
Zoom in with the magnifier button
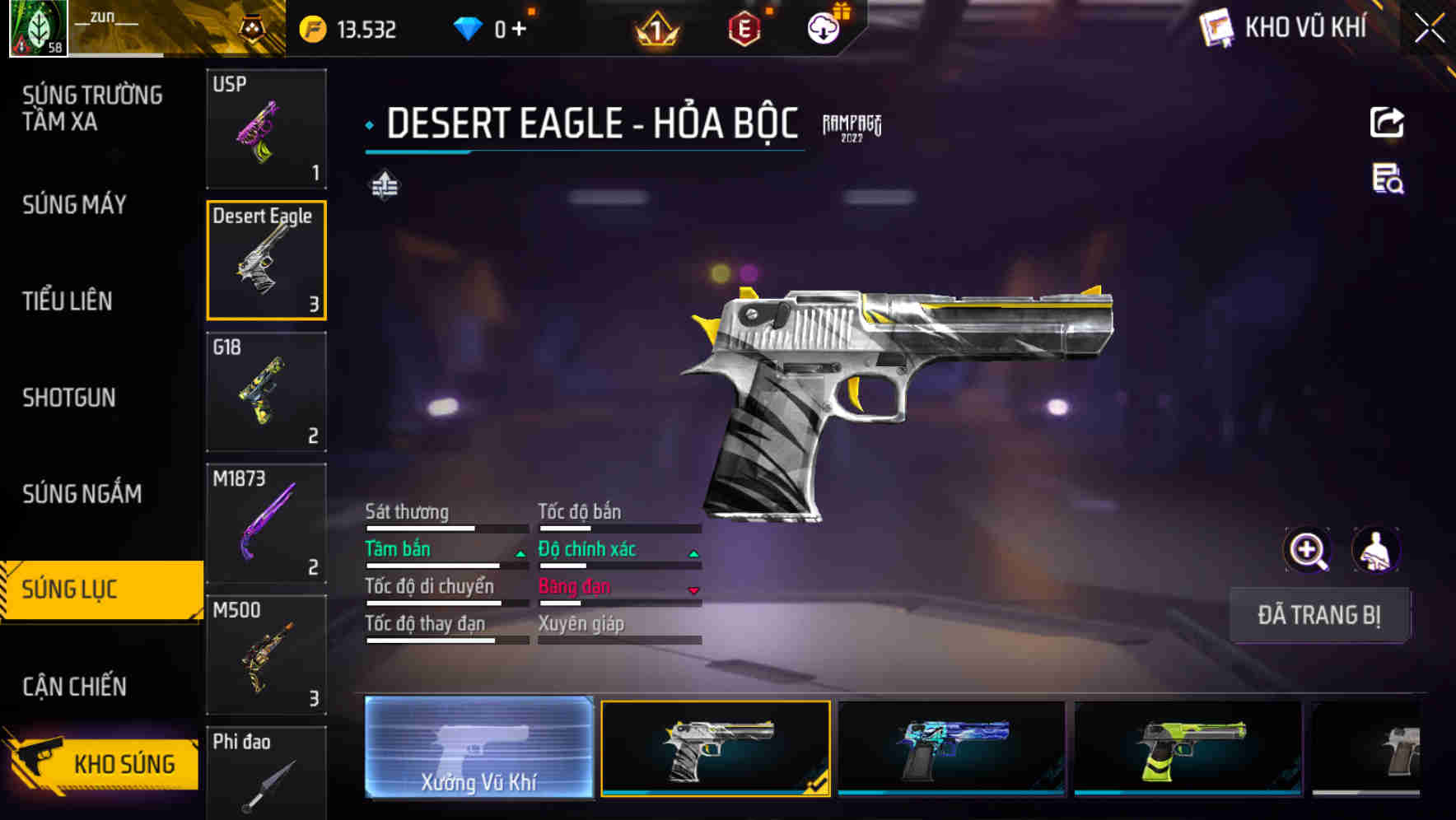coord(1307,551)
